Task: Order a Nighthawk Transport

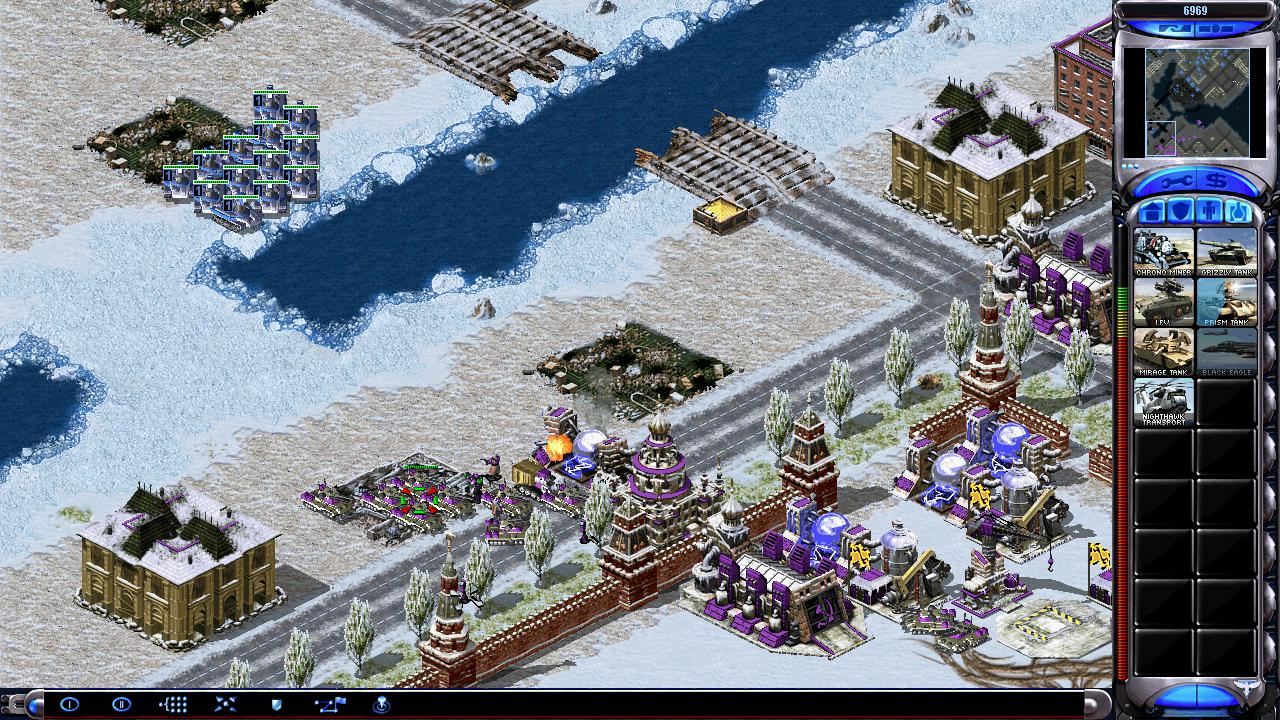Action: (x=1163, y=402)
